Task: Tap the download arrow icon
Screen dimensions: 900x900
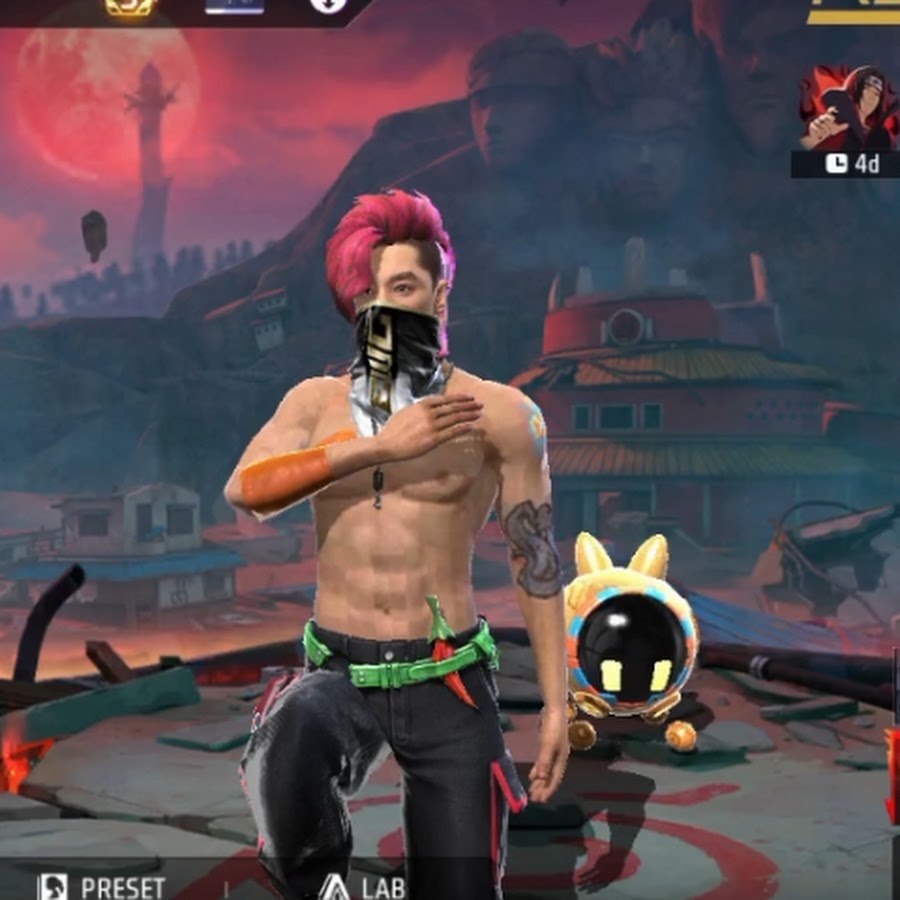Action: (325, 6)
